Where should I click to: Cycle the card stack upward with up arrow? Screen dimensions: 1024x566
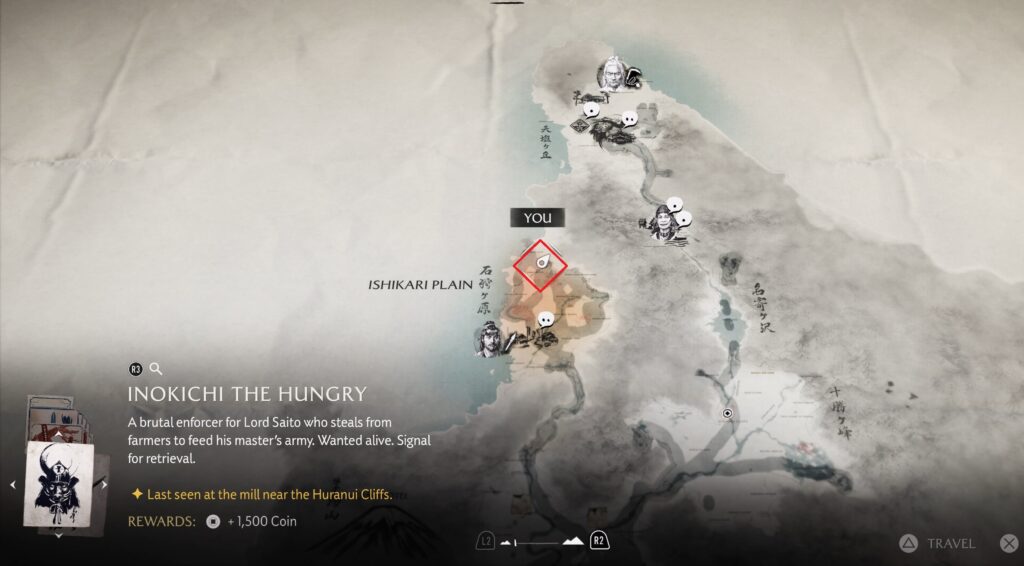pos(58,436)
